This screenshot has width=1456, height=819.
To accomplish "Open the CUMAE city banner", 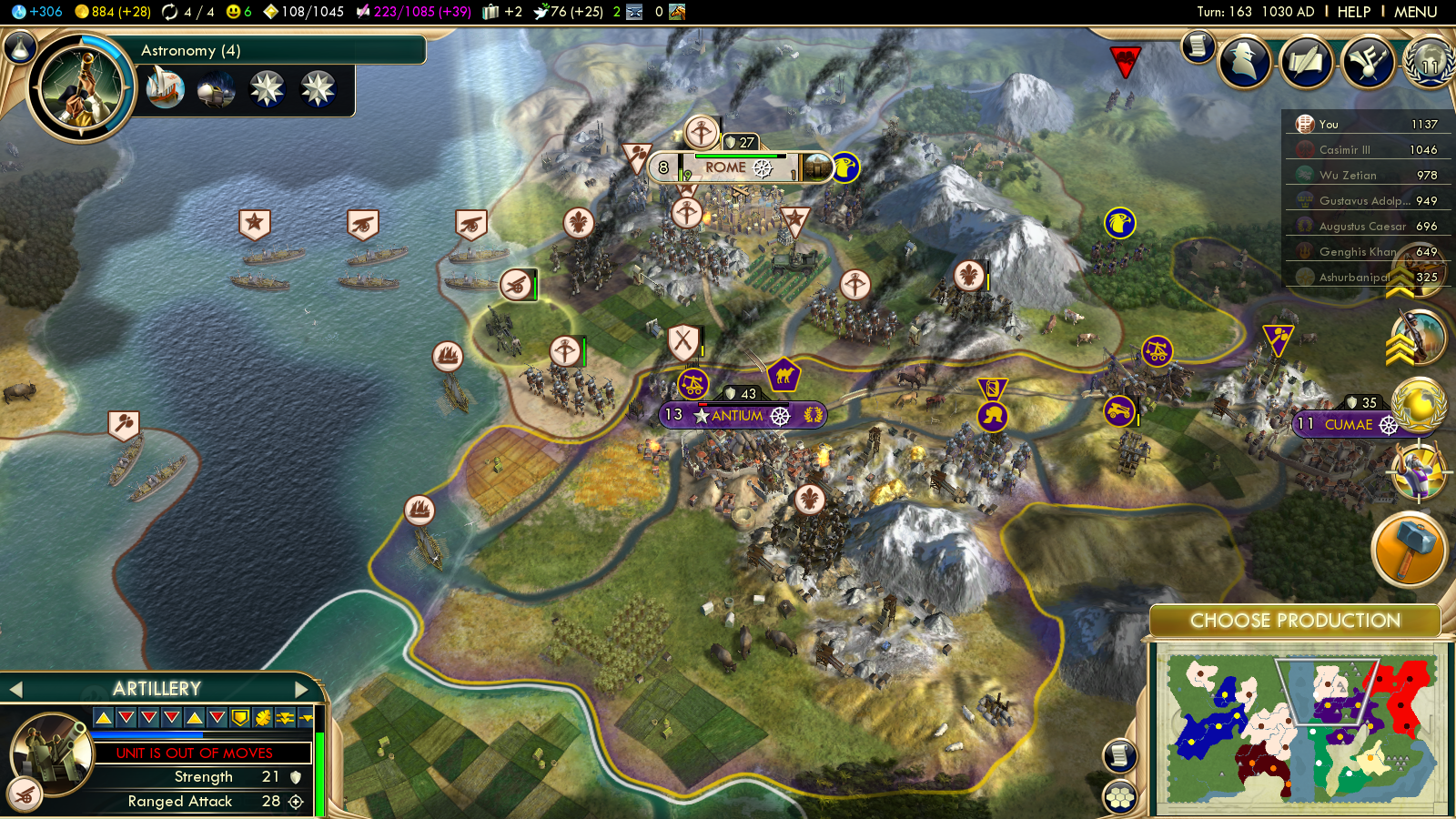I will (1349, 424).
